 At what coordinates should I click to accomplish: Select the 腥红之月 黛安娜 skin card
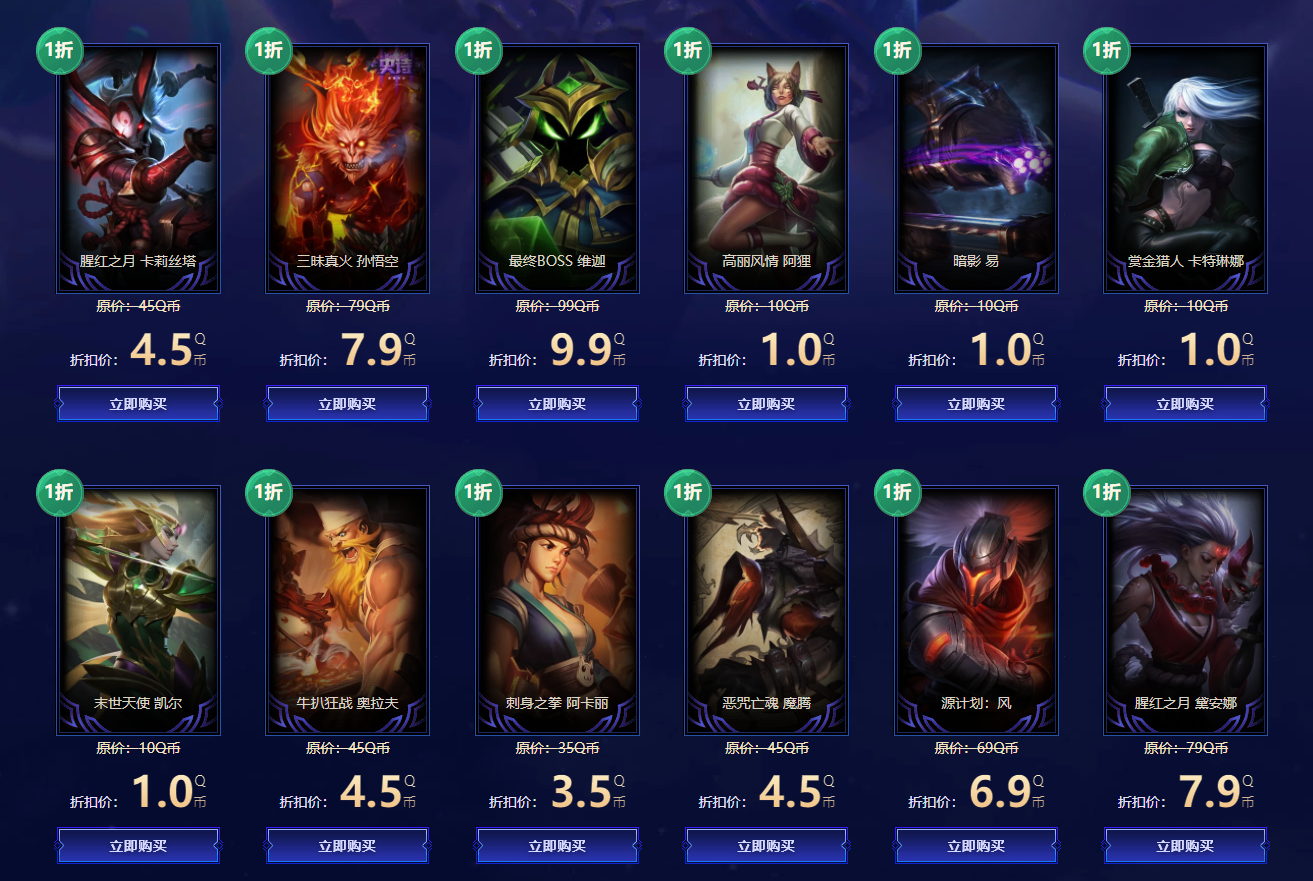click(x=1185, y=600)
